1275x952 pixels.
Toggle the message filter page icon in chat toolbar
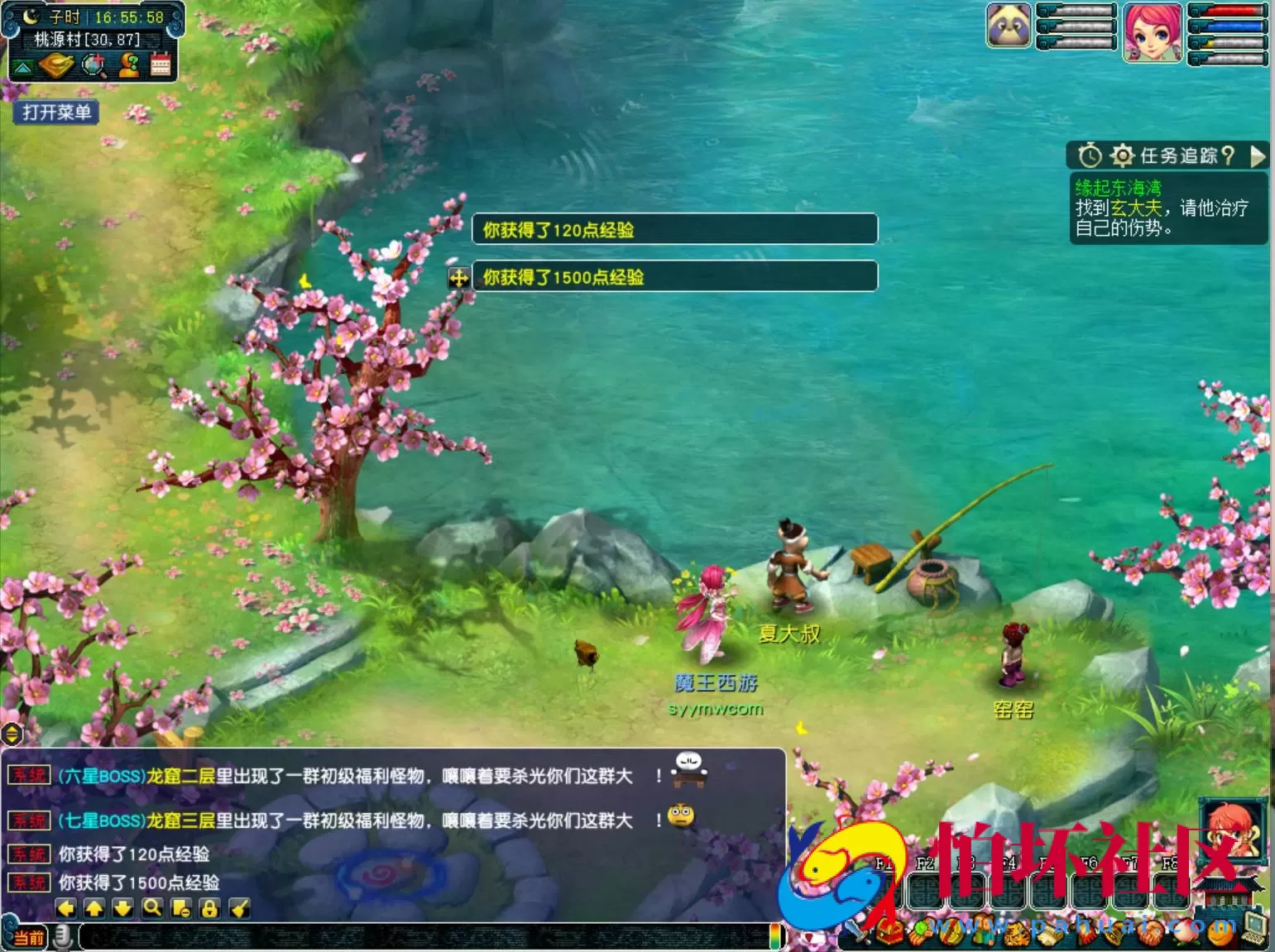coord(181,907)
